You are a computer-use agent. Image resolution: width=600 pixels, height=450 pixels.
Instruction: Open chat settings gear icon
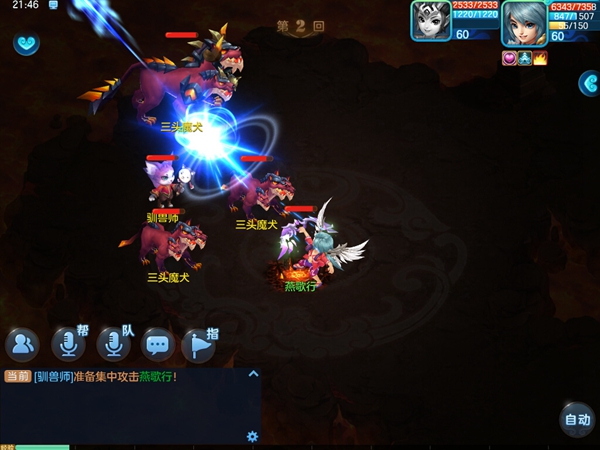point(252,436)
